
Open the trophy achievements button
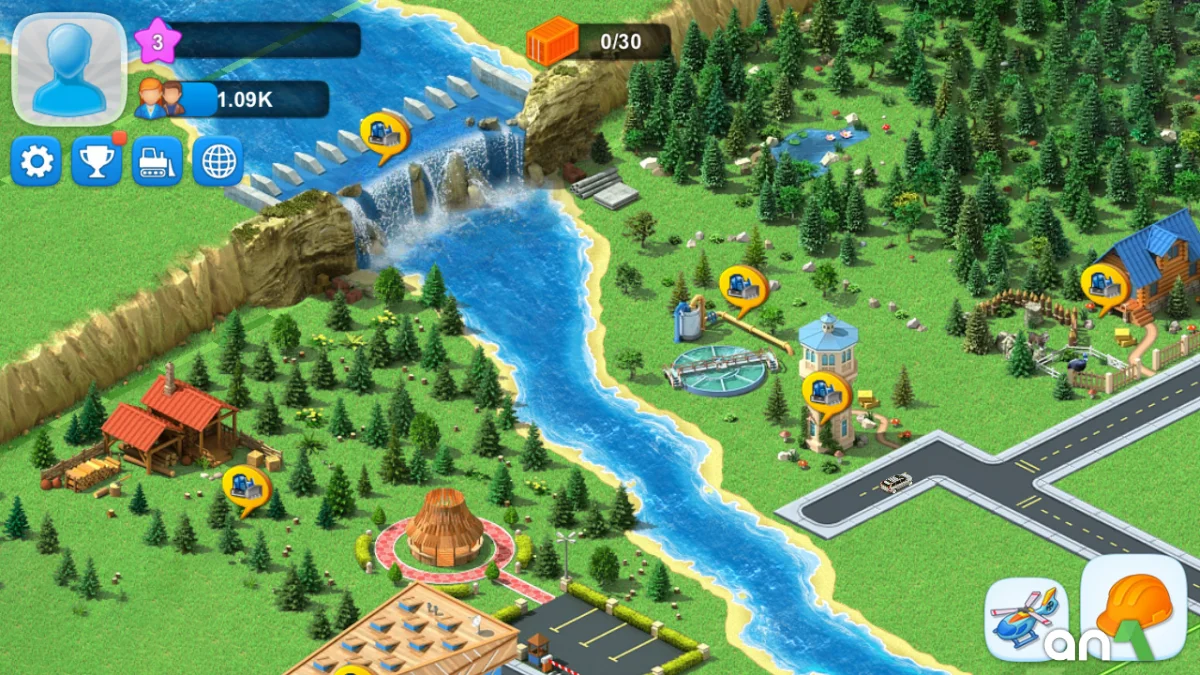pyautogui.click(x=96, y=161)
